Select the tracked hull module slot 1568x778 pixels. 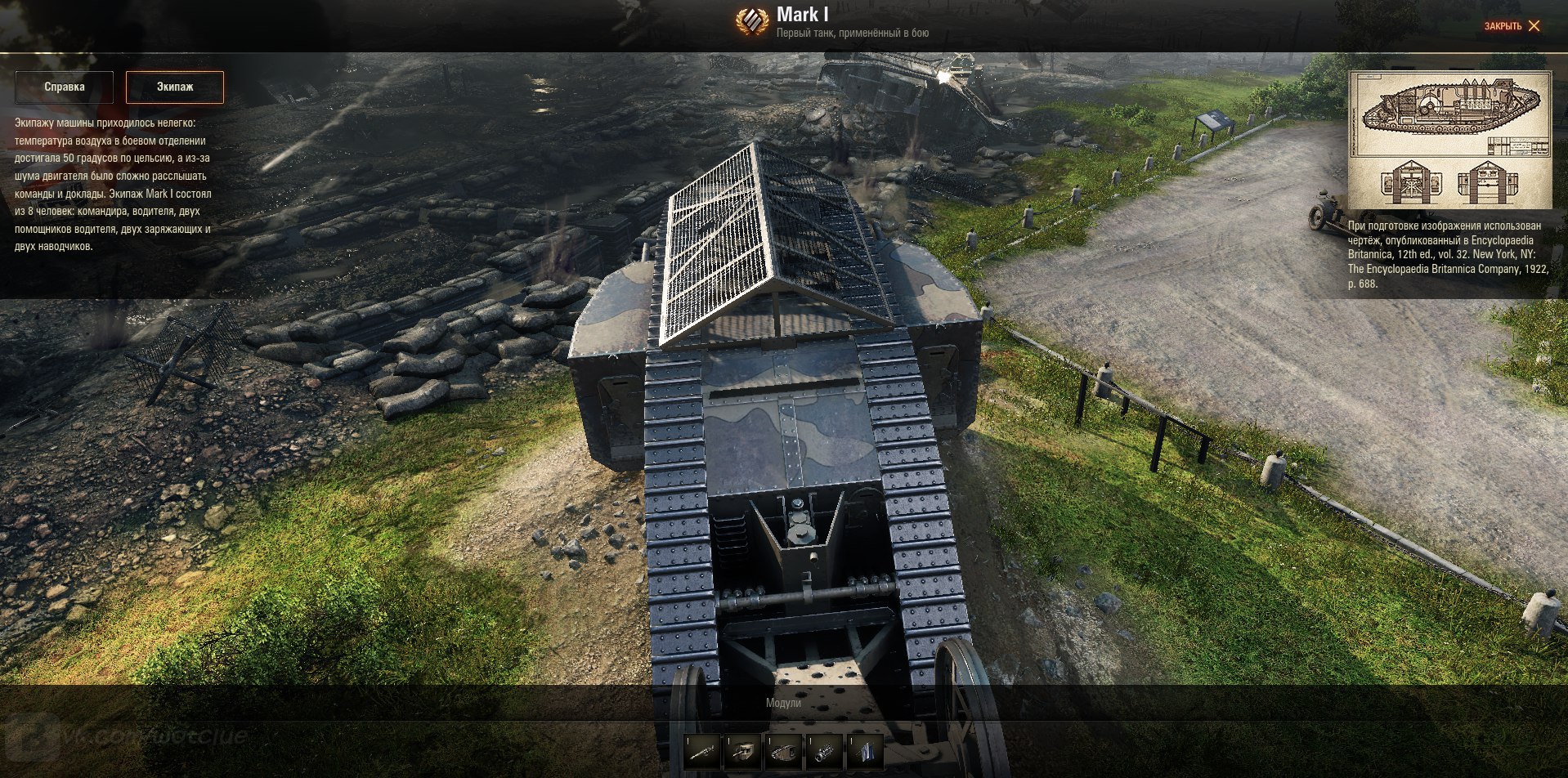(x=784, y=750)
